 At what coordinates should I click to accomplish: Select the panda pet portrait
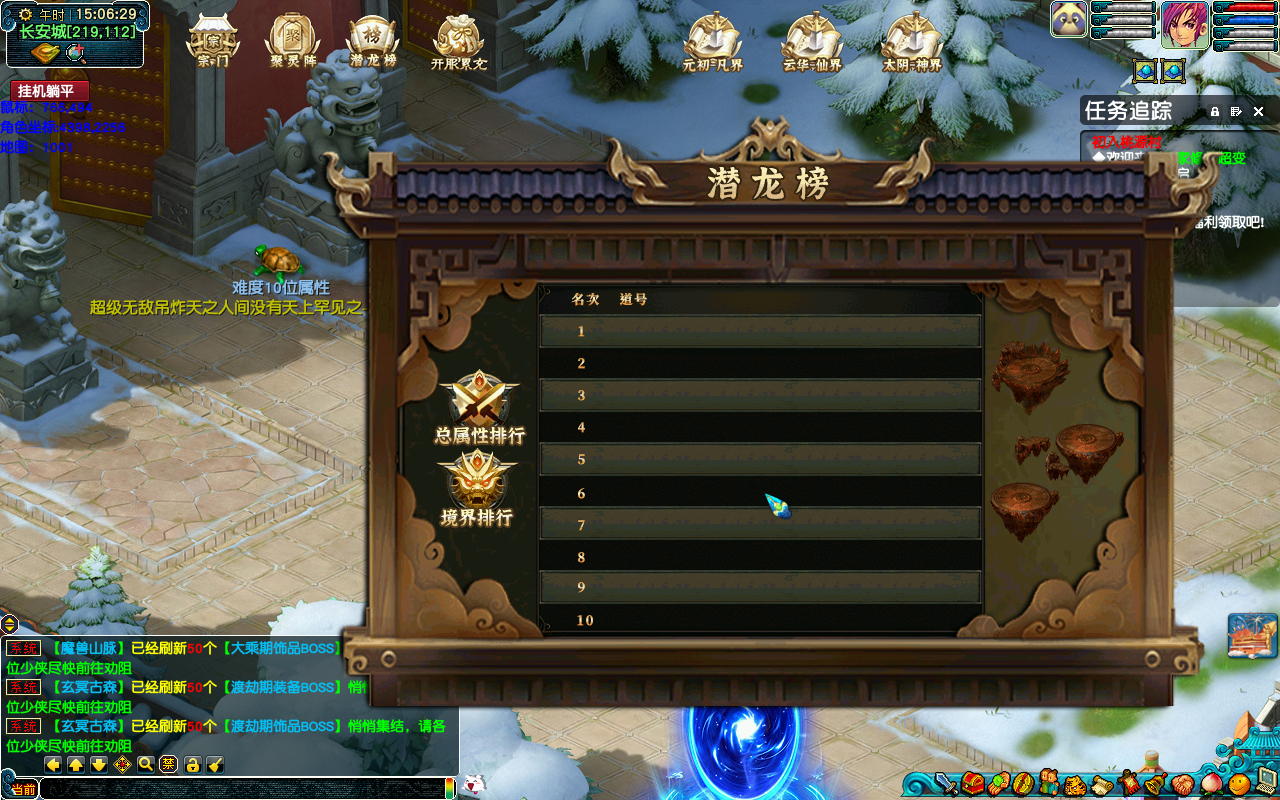tap(1069, 19)
